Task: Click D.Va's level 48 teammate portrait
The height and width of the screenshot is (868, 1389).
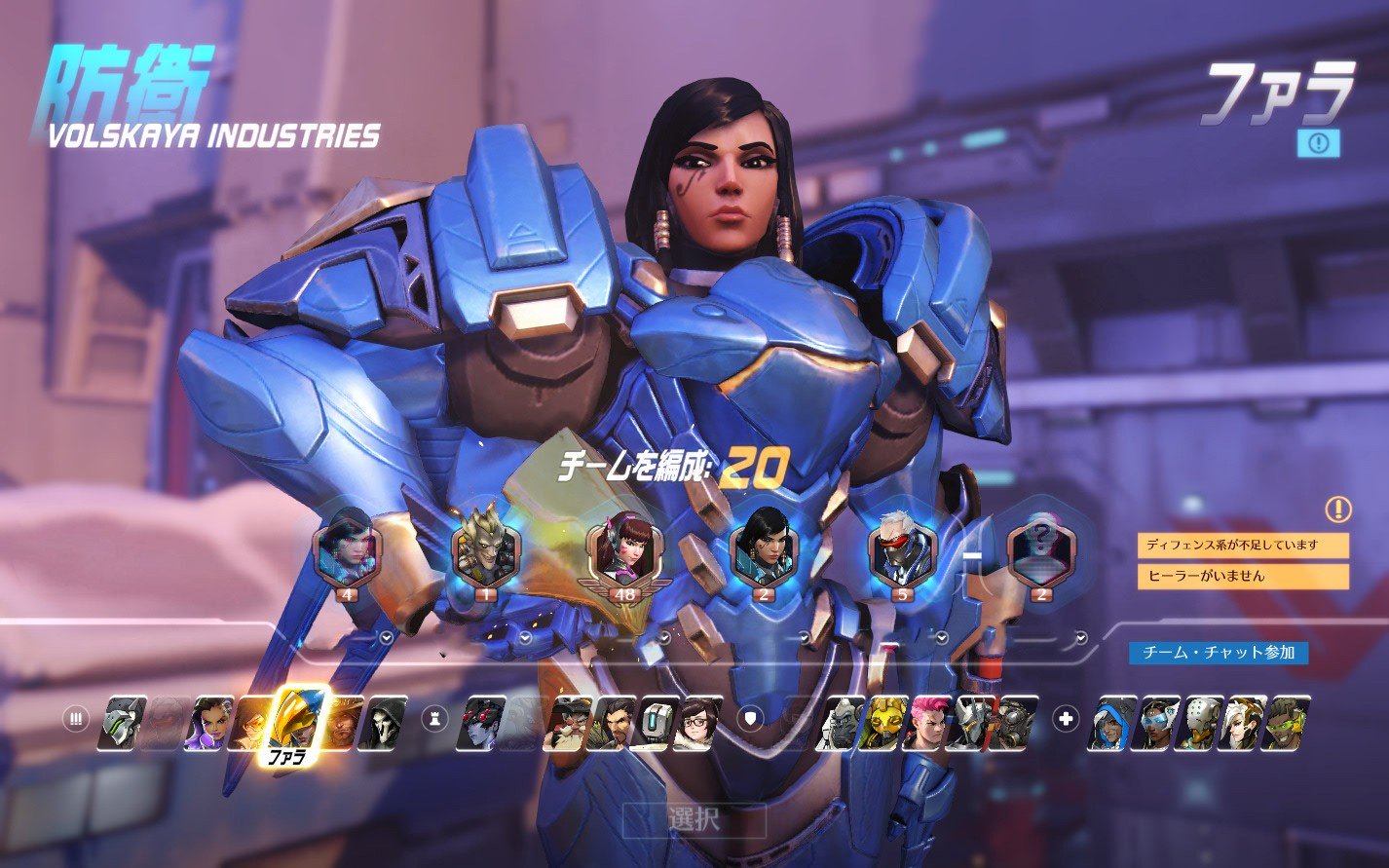Action: tap(621, 552)
